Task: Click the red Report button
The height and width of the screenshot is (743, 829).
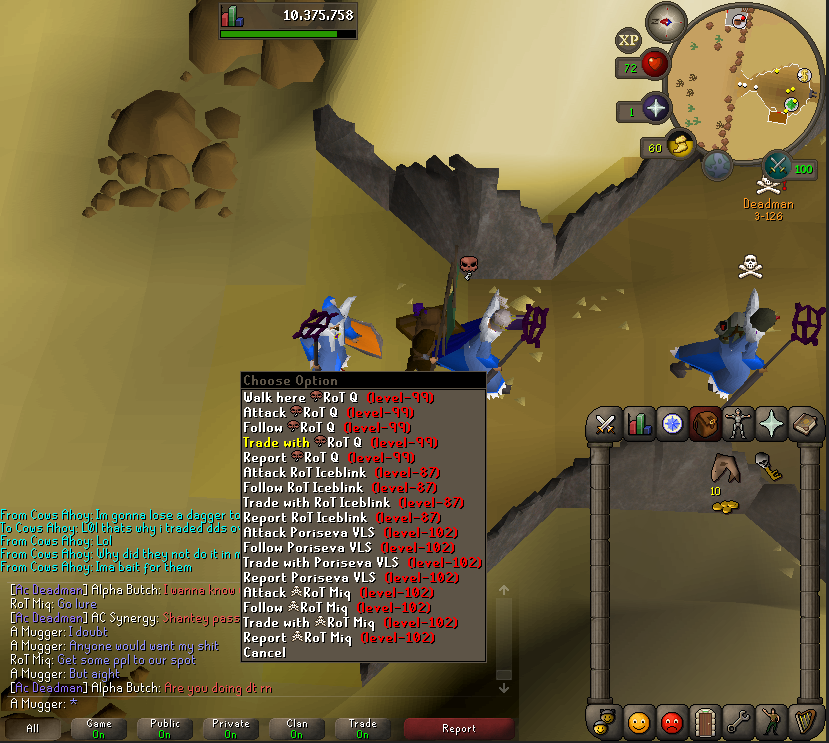Action: click(458, 728)
